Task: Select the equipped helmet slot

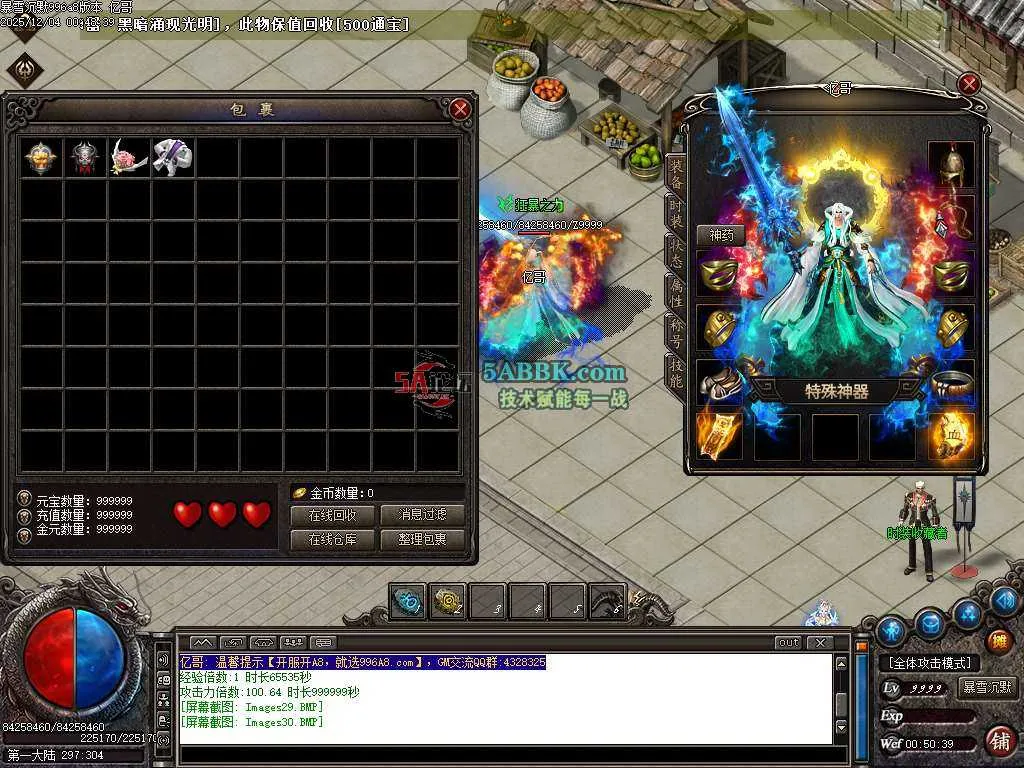Action: (951, 164)
